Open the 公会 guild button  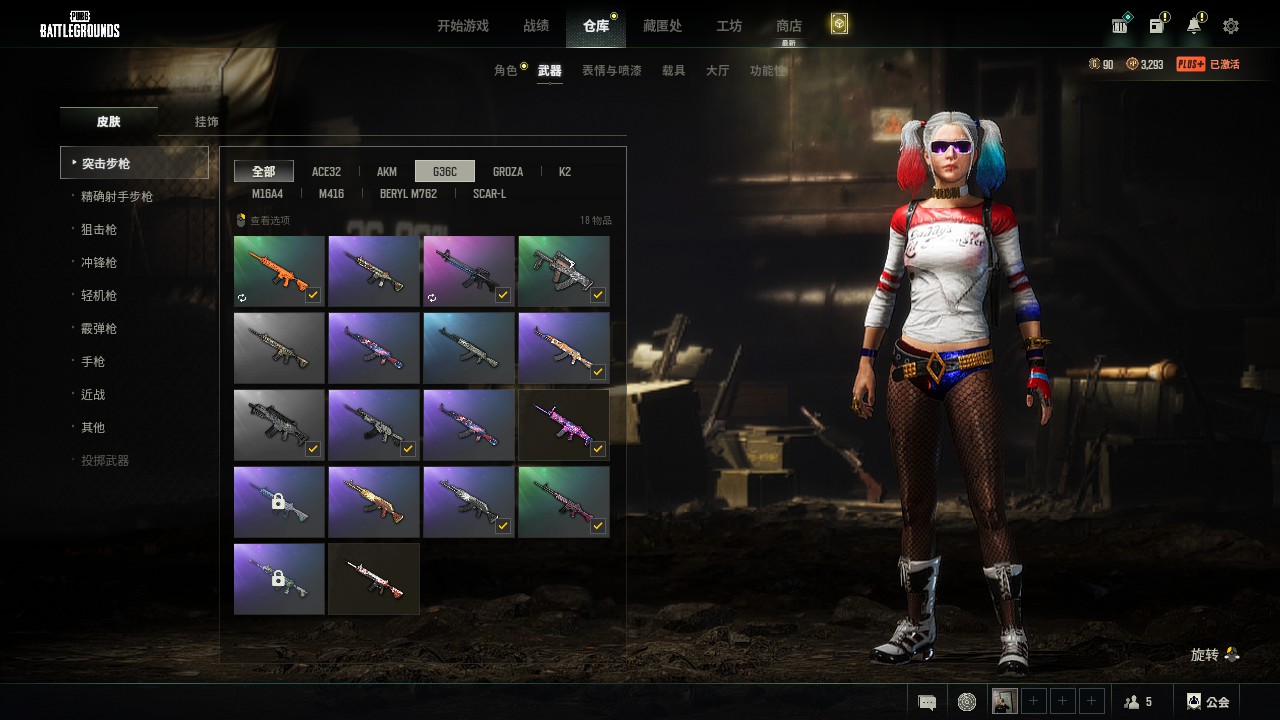click(x=1208, y=702)
